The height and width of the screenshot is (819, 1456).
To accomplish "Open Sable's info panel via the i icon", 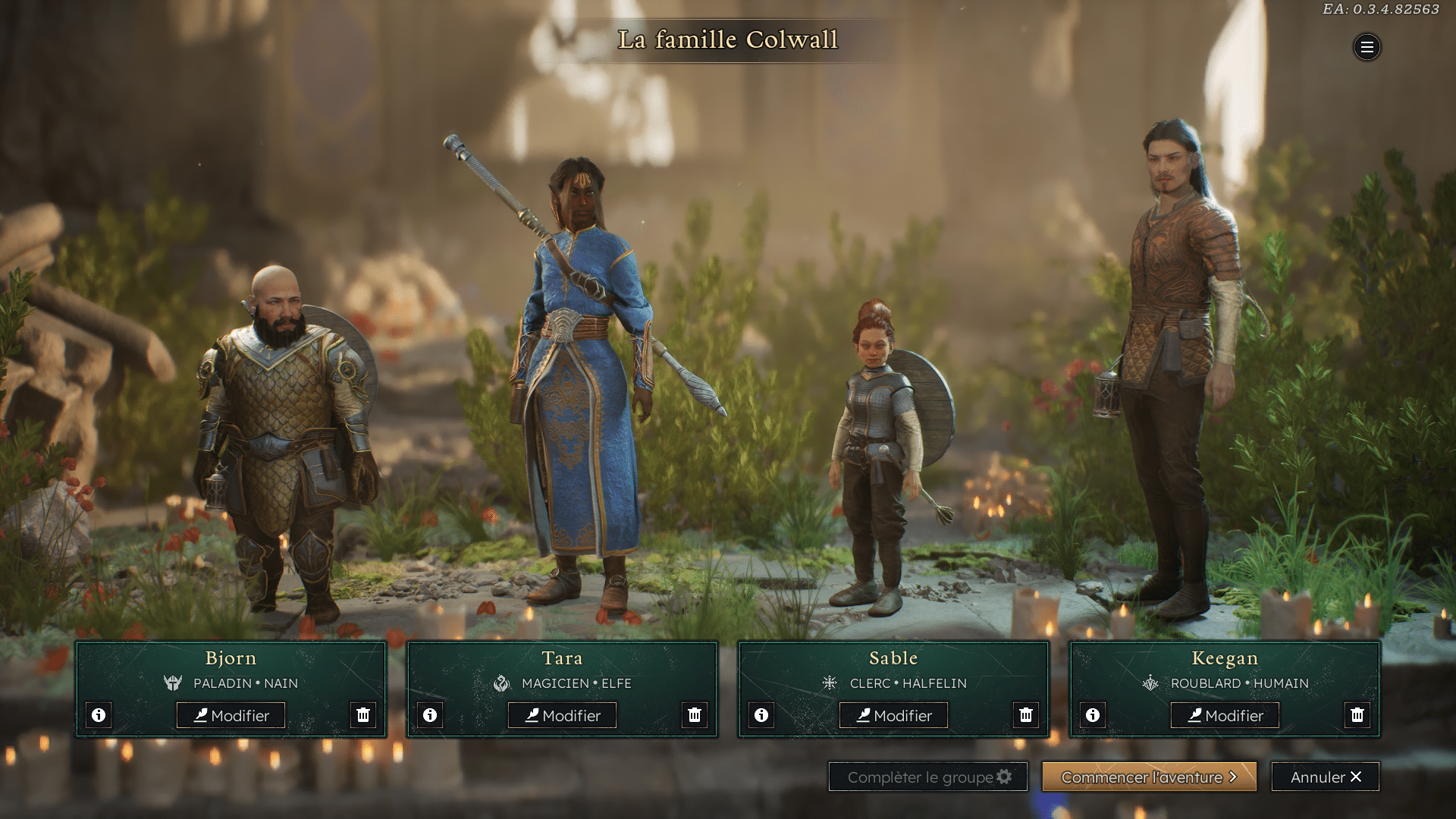I will [x=761, y=714].
